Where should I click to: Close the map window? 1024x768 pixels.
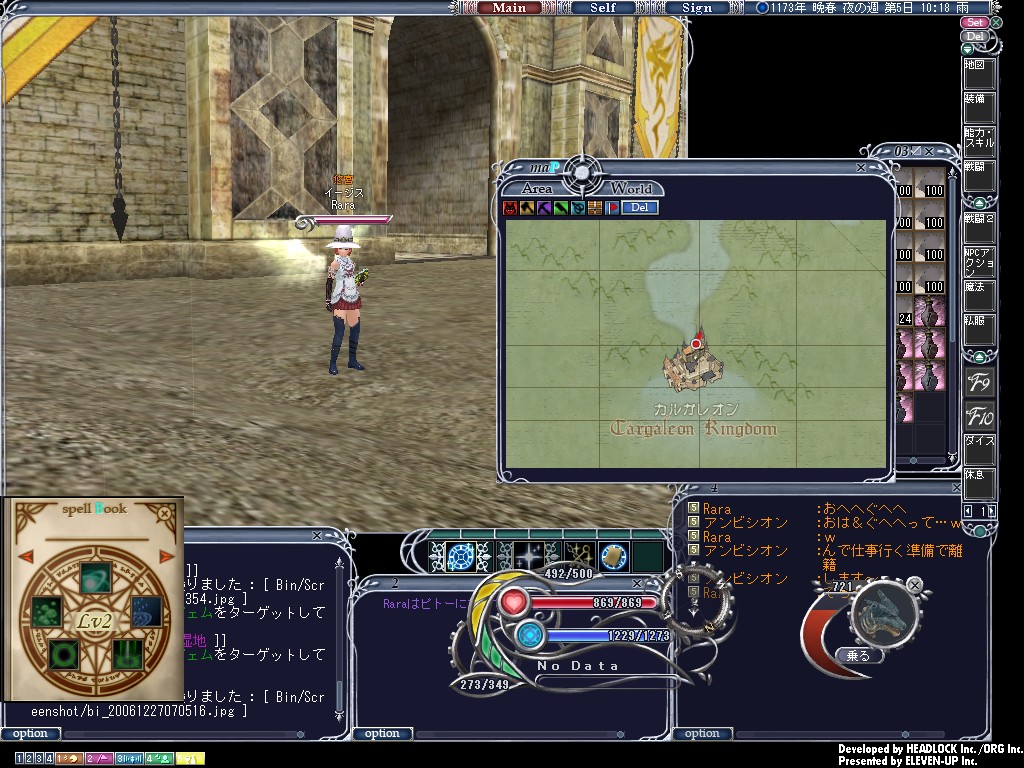coord(860,168)
